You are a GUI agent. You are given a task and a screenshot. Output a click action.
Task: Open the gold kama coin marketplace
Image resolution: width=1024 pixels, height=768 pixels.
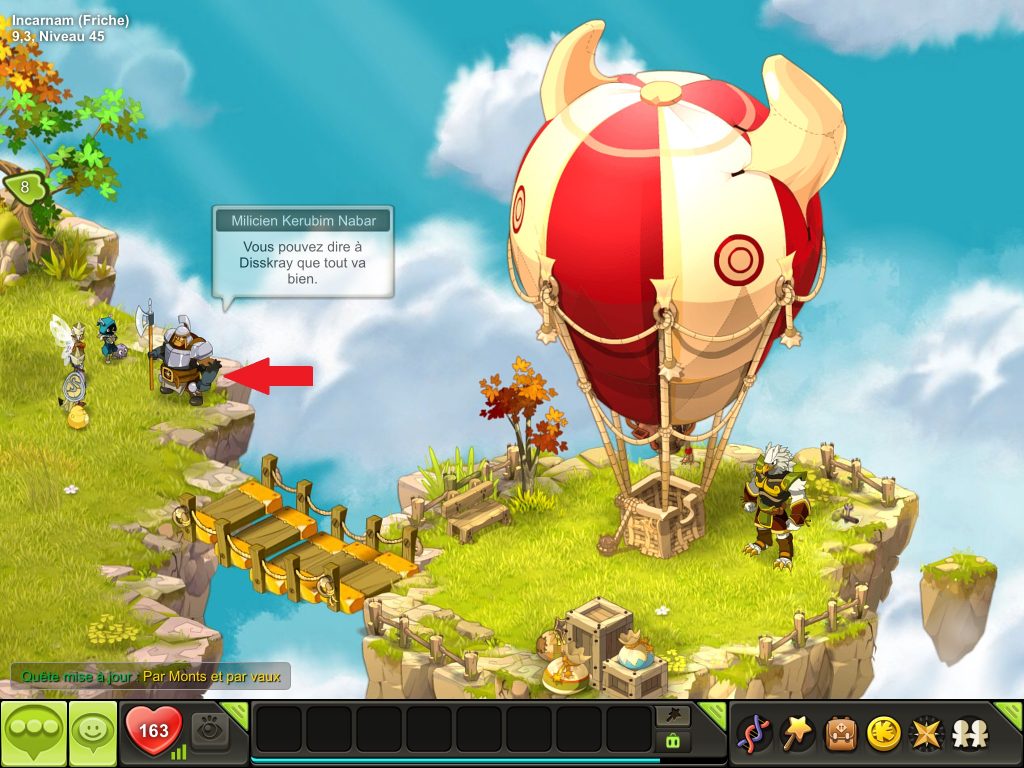882,734
